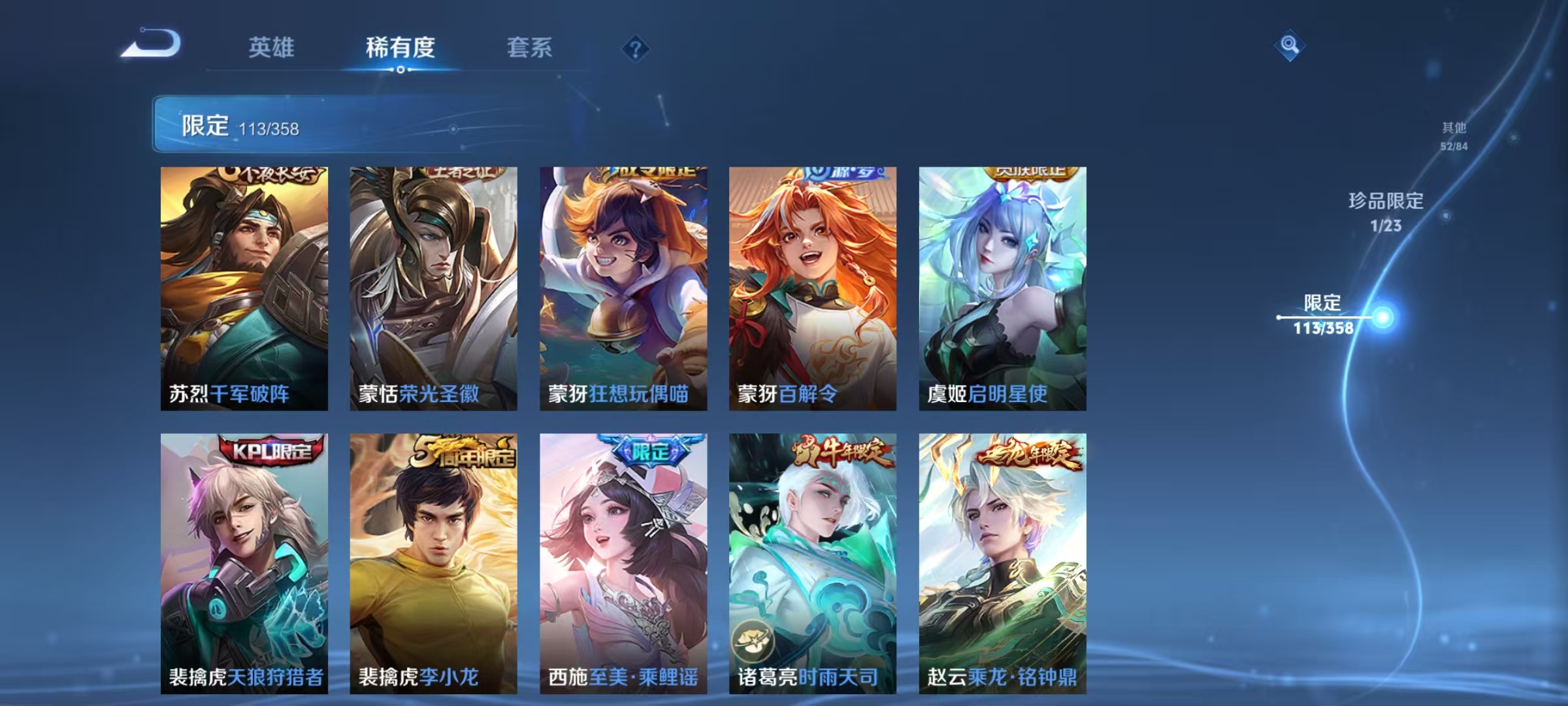The height and width of the screenshot is (706, 1568).
Task: Select the 蒙恬荣光圣徽 skin
Action: click(433, 288)
